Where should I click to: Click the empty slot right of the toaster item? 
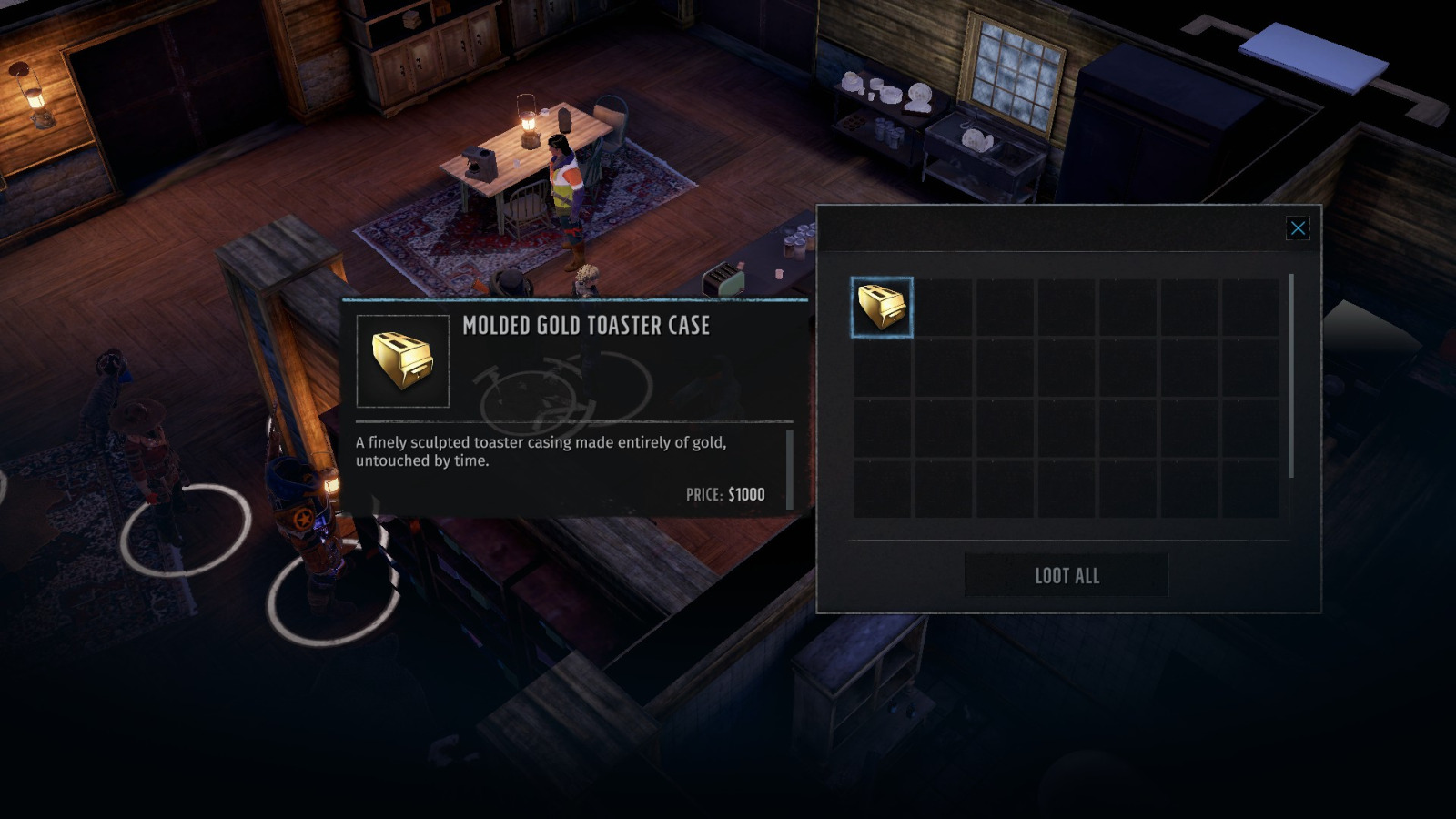pyautogui.click(x=944, y=306)
